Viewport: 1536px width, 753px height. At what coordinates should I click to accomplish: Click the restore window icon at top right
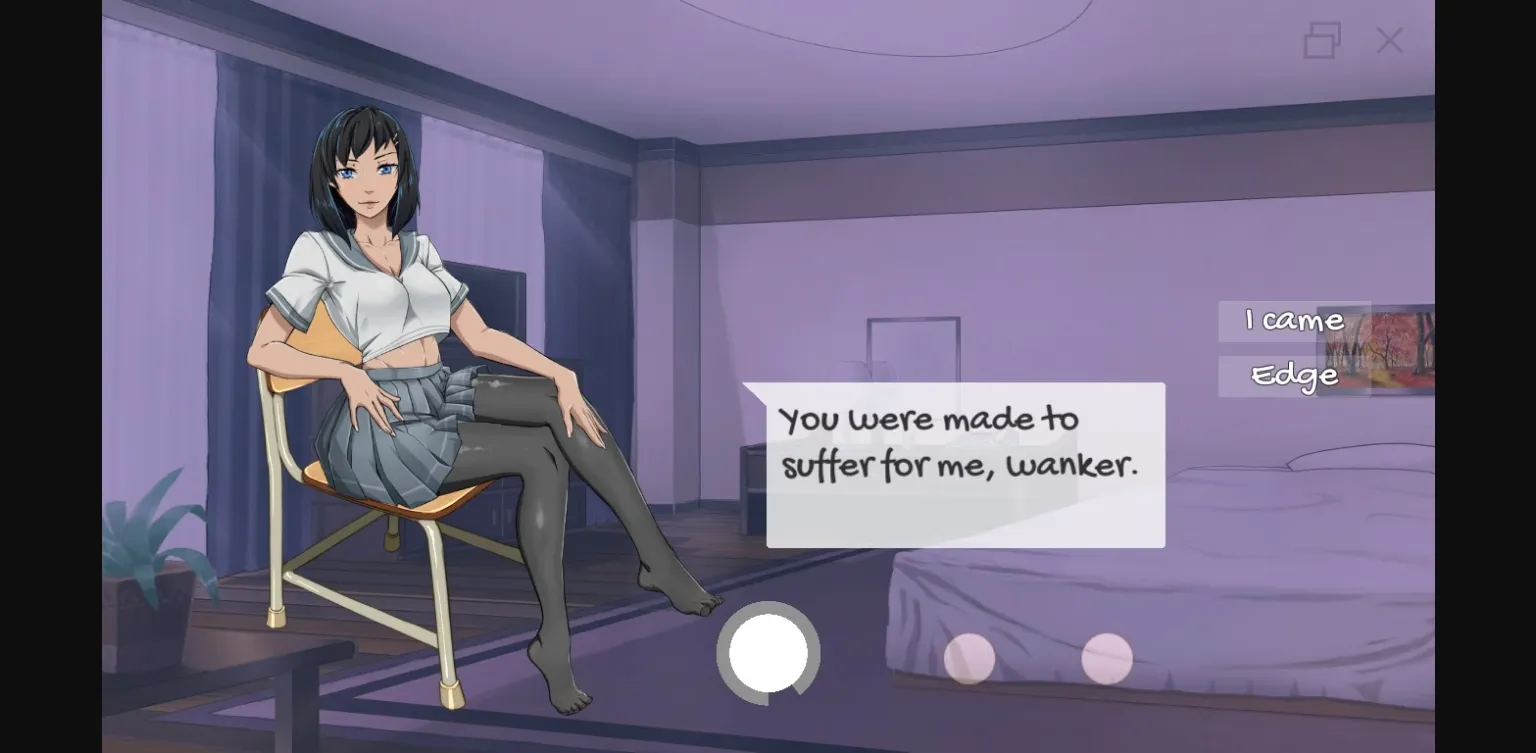1322,40
